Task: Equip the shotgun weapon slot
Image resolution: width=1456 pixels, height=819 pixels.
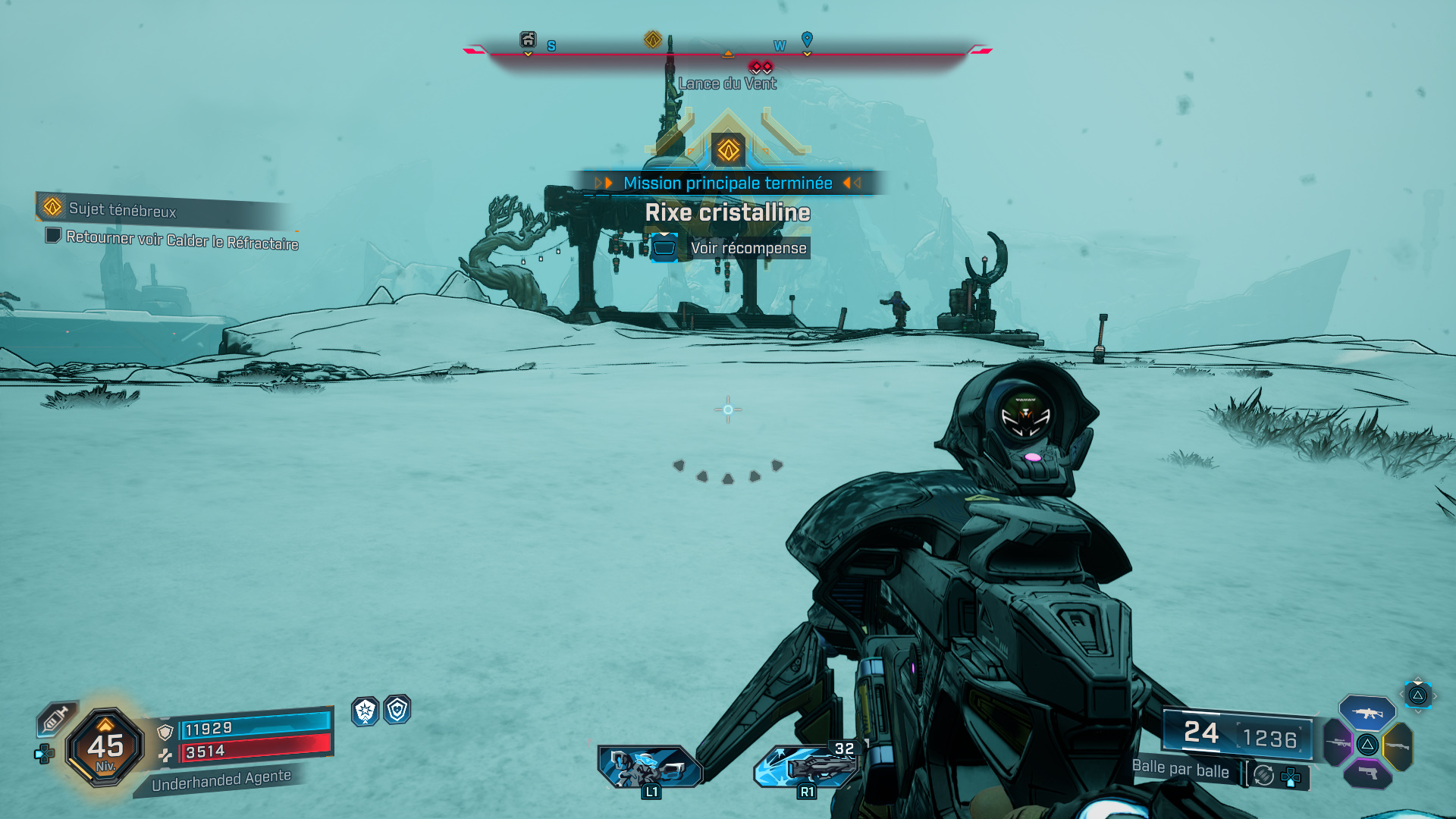Action: (x=1398, y=746)
